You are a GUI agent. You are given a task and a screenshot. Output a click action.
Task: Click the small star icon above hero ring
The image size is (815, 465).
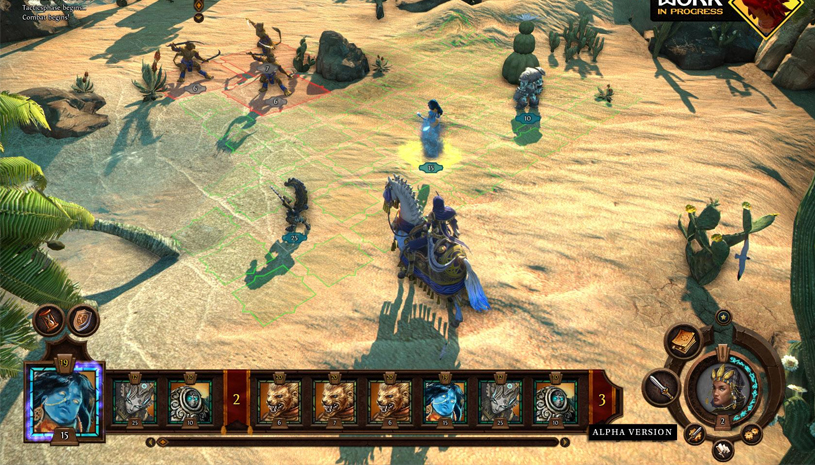(723, 317)
